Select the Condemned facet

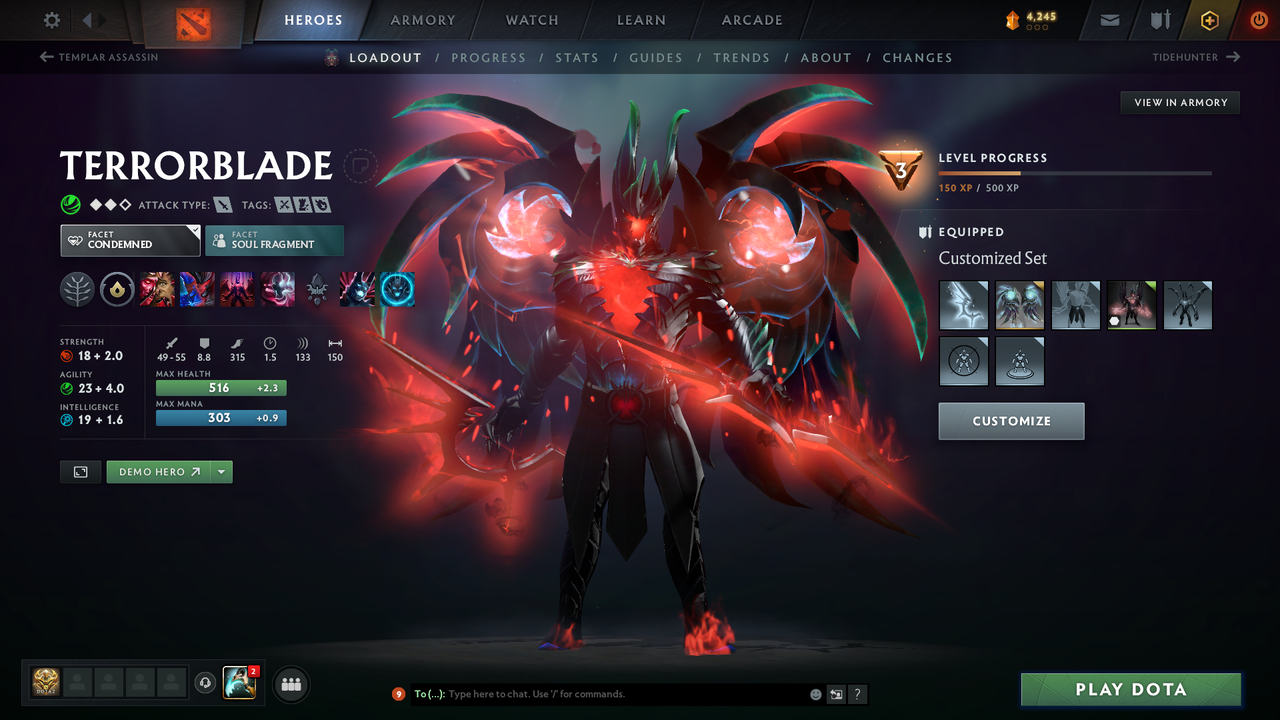pyautogui.click(x=129, y=240)
